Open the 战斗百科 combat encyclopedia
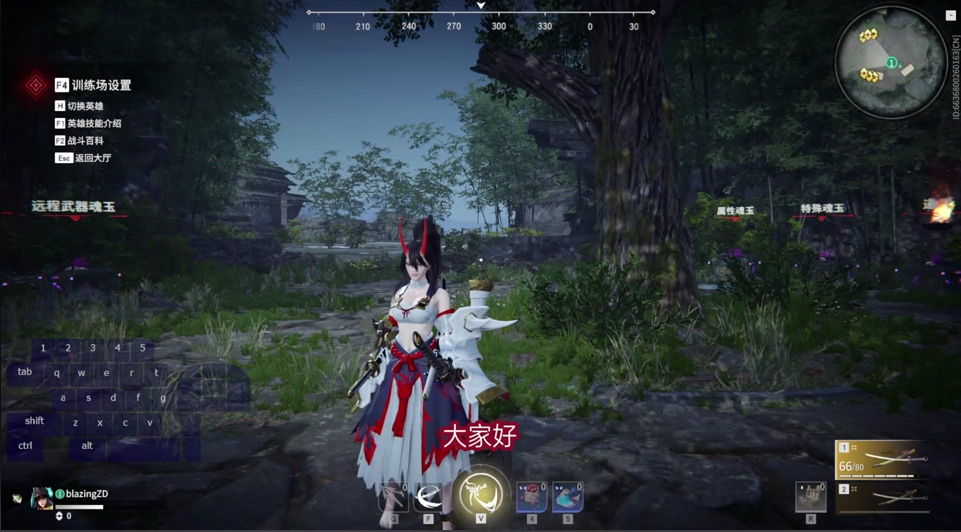Screen dimensions: 961x532 [85, 141]
